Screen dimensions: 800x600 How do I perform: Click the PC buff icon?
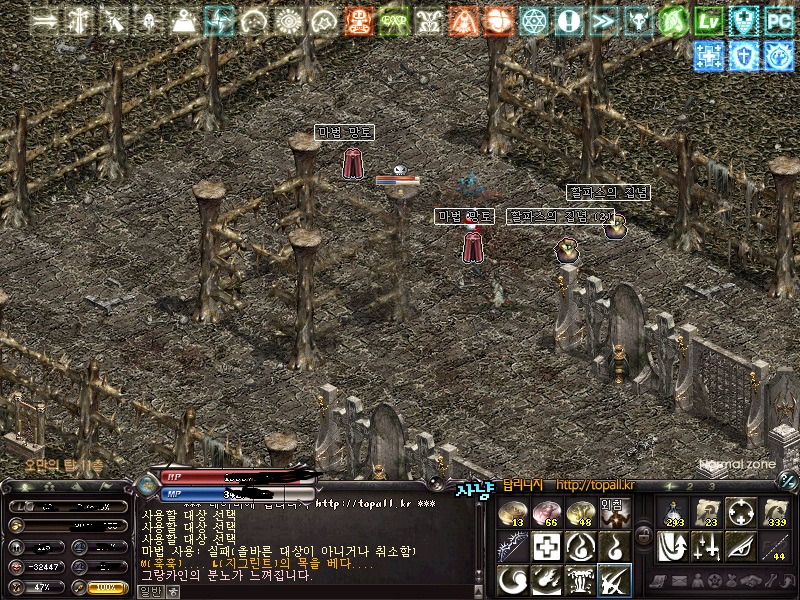coord(779,20)
